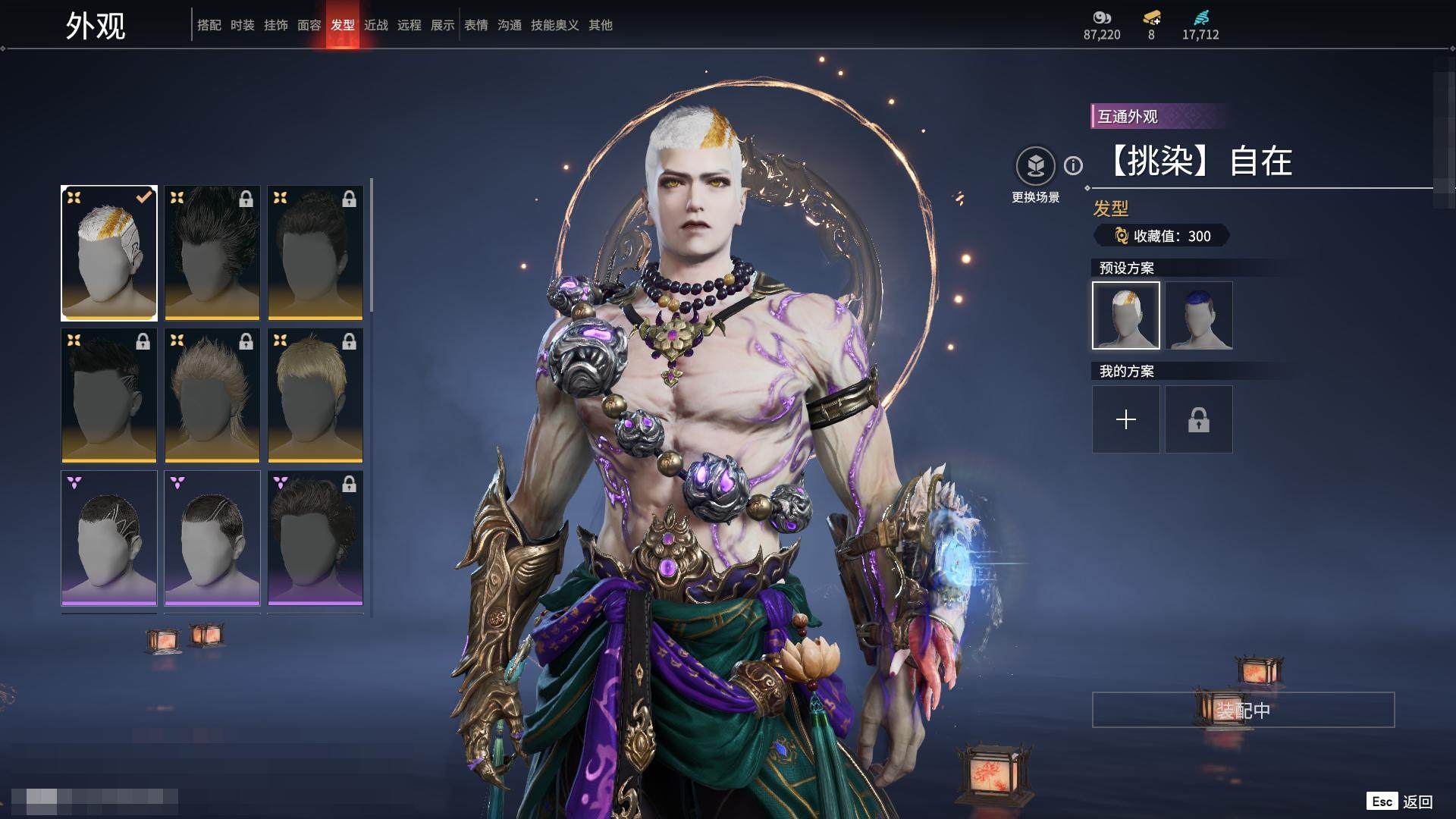Select the white hair with gold streak thumbnail
This screenshot has width=1456, height=819.
(109, 253)
